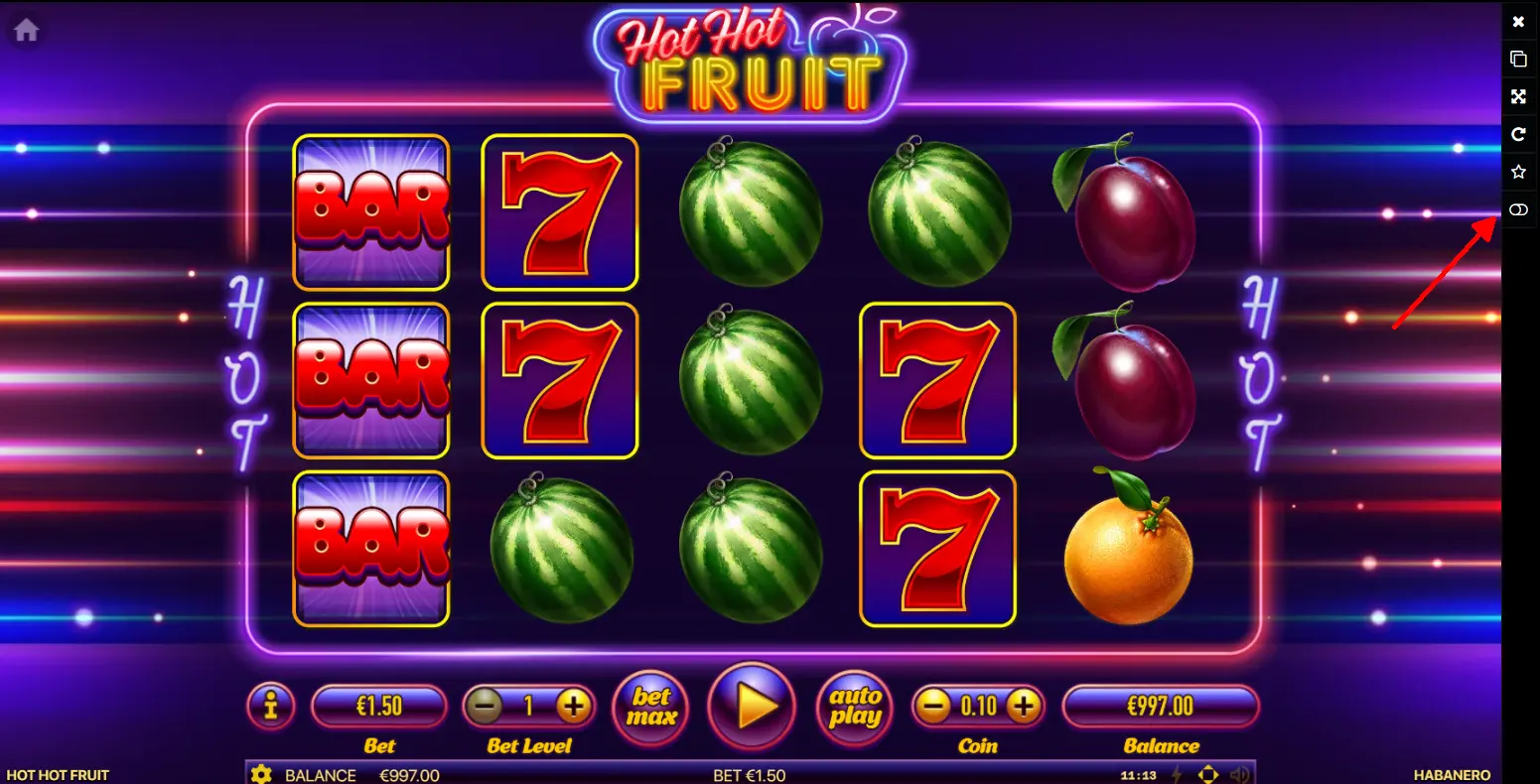Expand the game with the sidebar fullscreen icon
Viewport: 1540px width, 784px height.
point(1518,96)
